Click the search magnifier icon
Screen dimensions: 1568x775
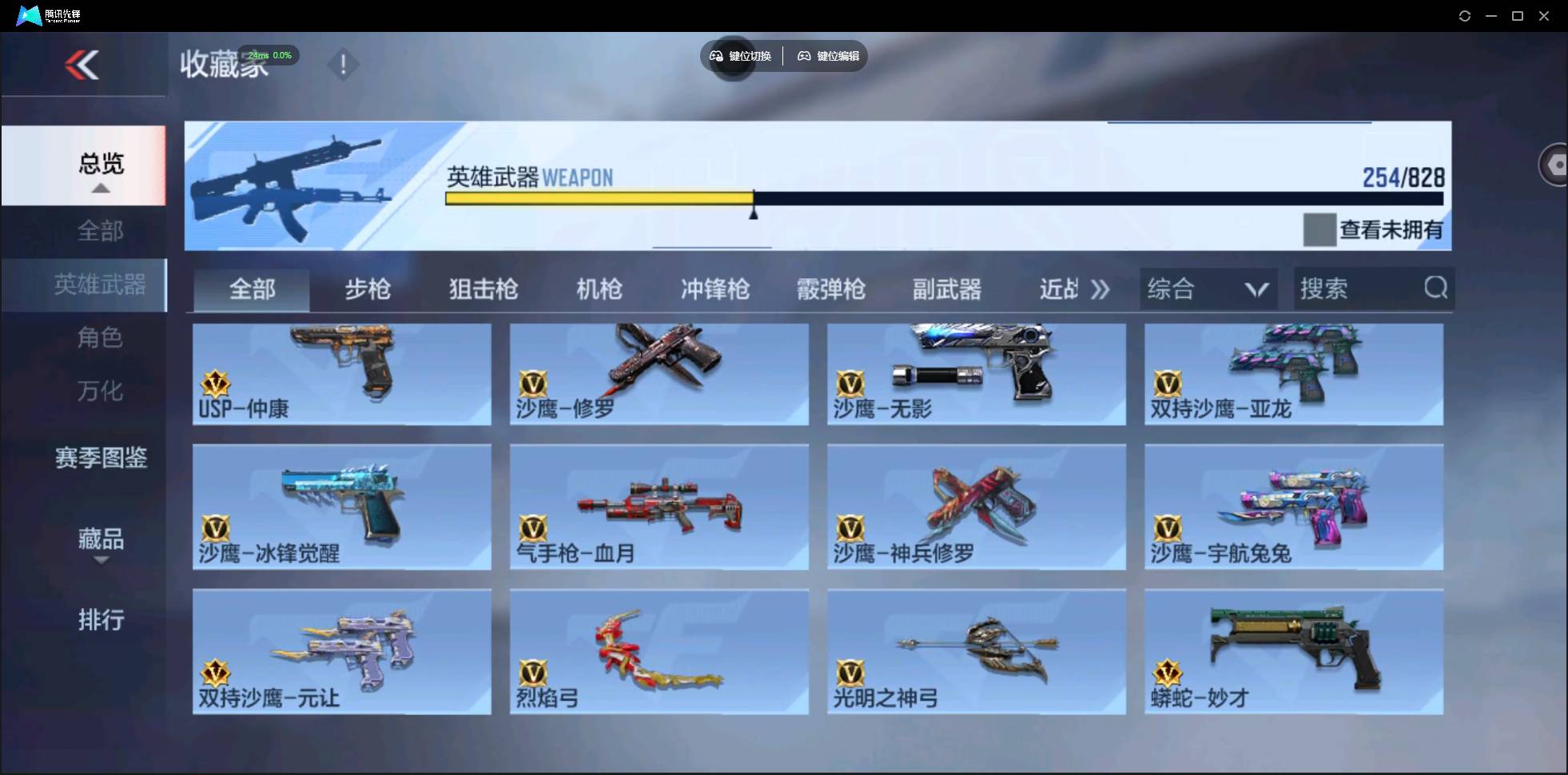pos(1436,288)
